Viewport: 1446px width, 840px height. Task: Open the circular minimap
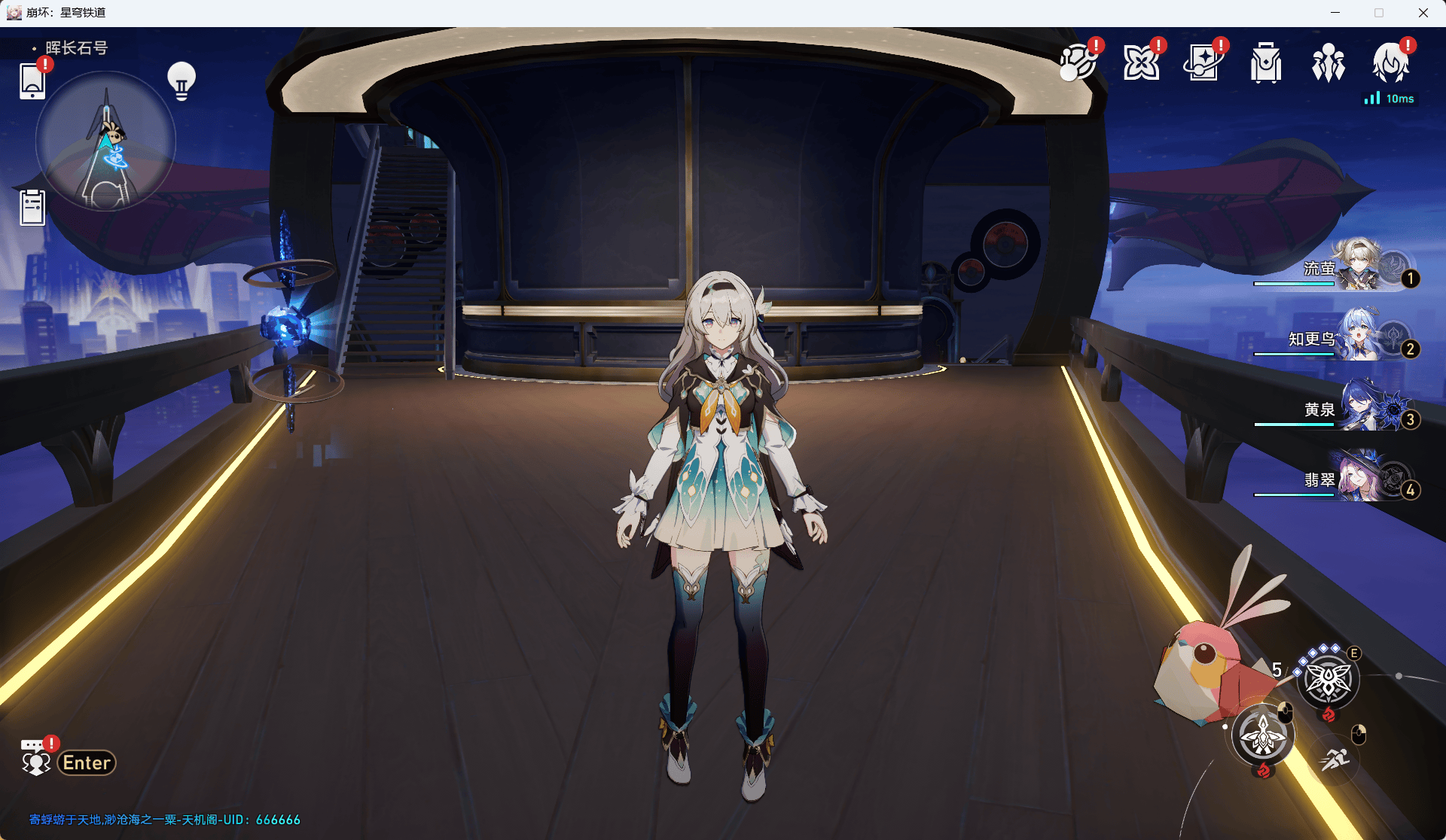[105, 142]
